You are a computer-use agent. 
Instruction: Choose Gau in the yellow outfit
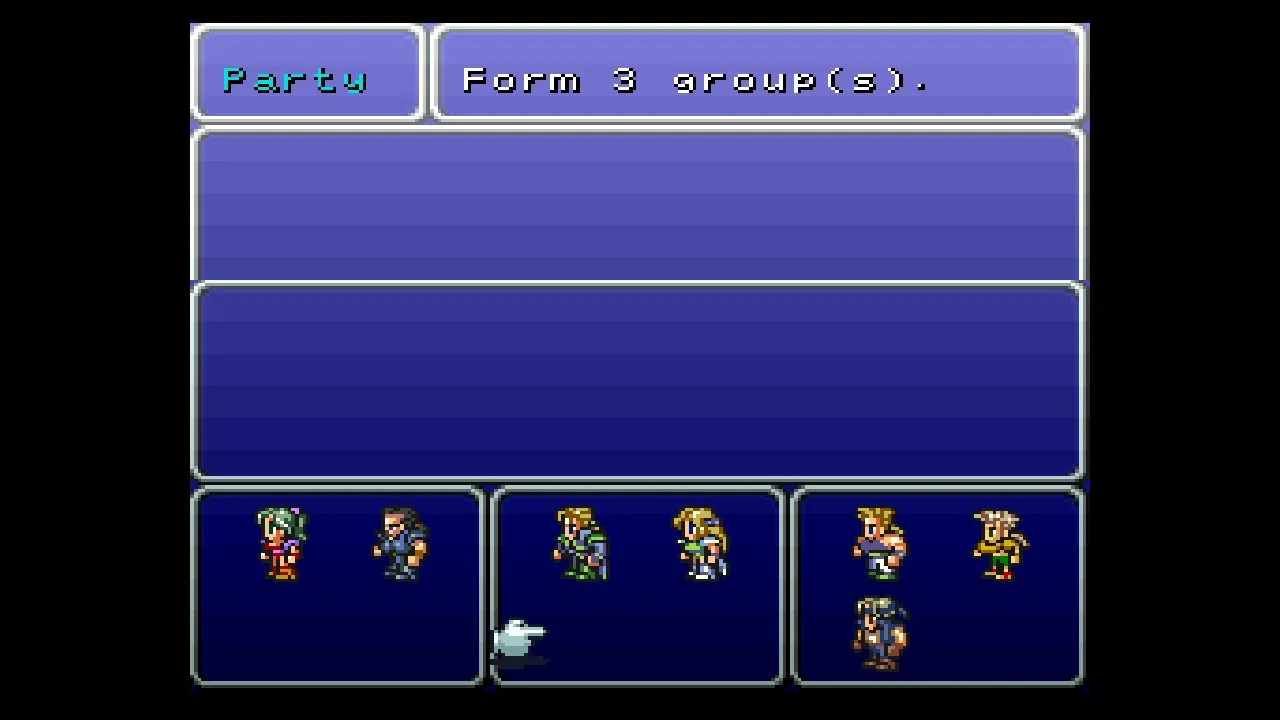point(1000,544)
